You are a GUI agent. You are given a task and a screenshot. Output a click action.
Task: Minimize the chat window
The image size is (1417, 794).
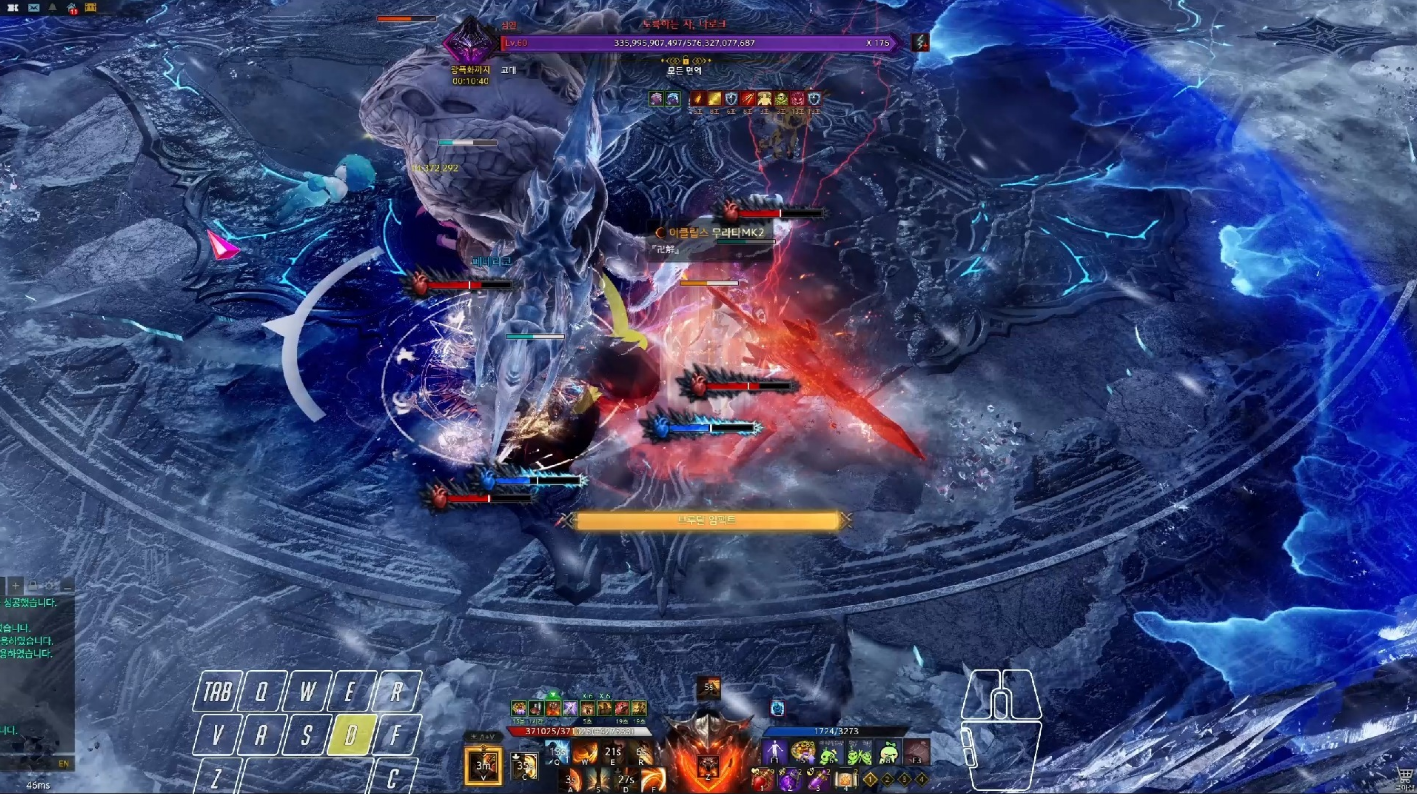click(66, 585)
